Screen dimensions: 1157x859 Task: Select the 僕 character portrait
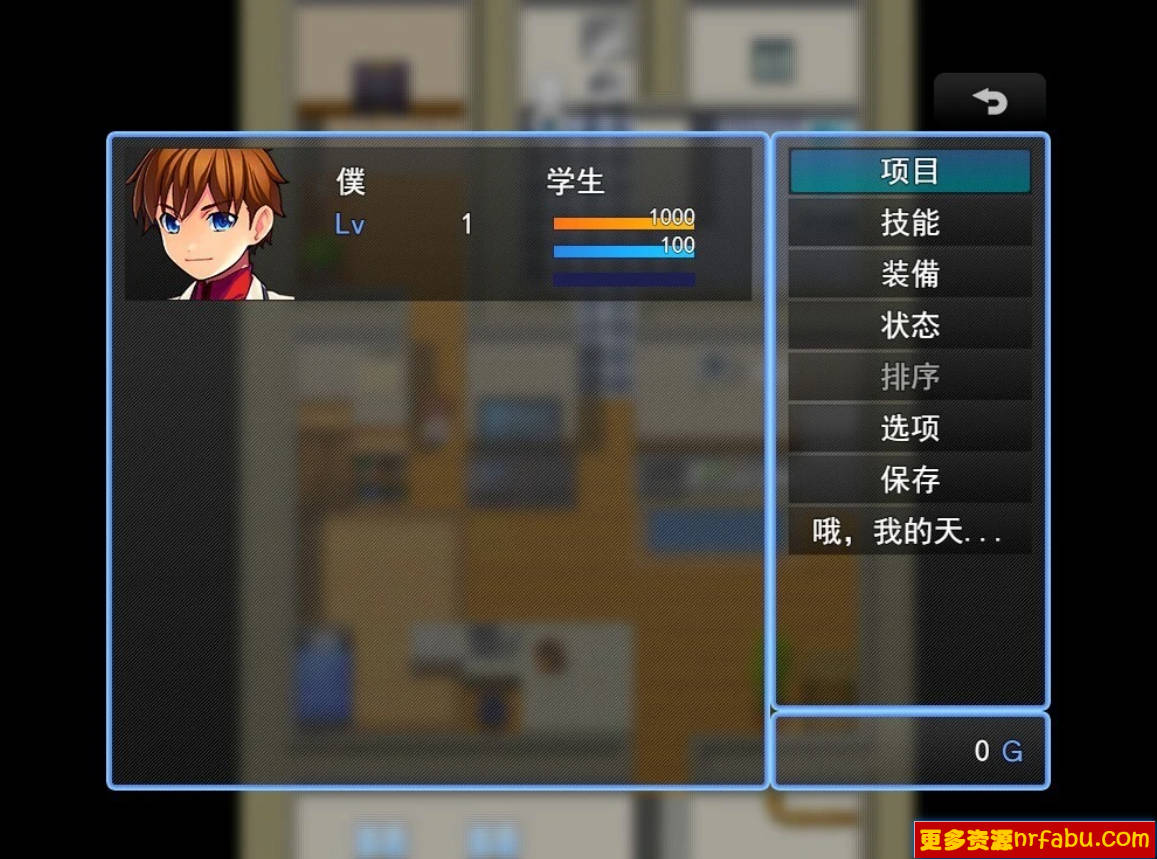click(x=210, y=224)
